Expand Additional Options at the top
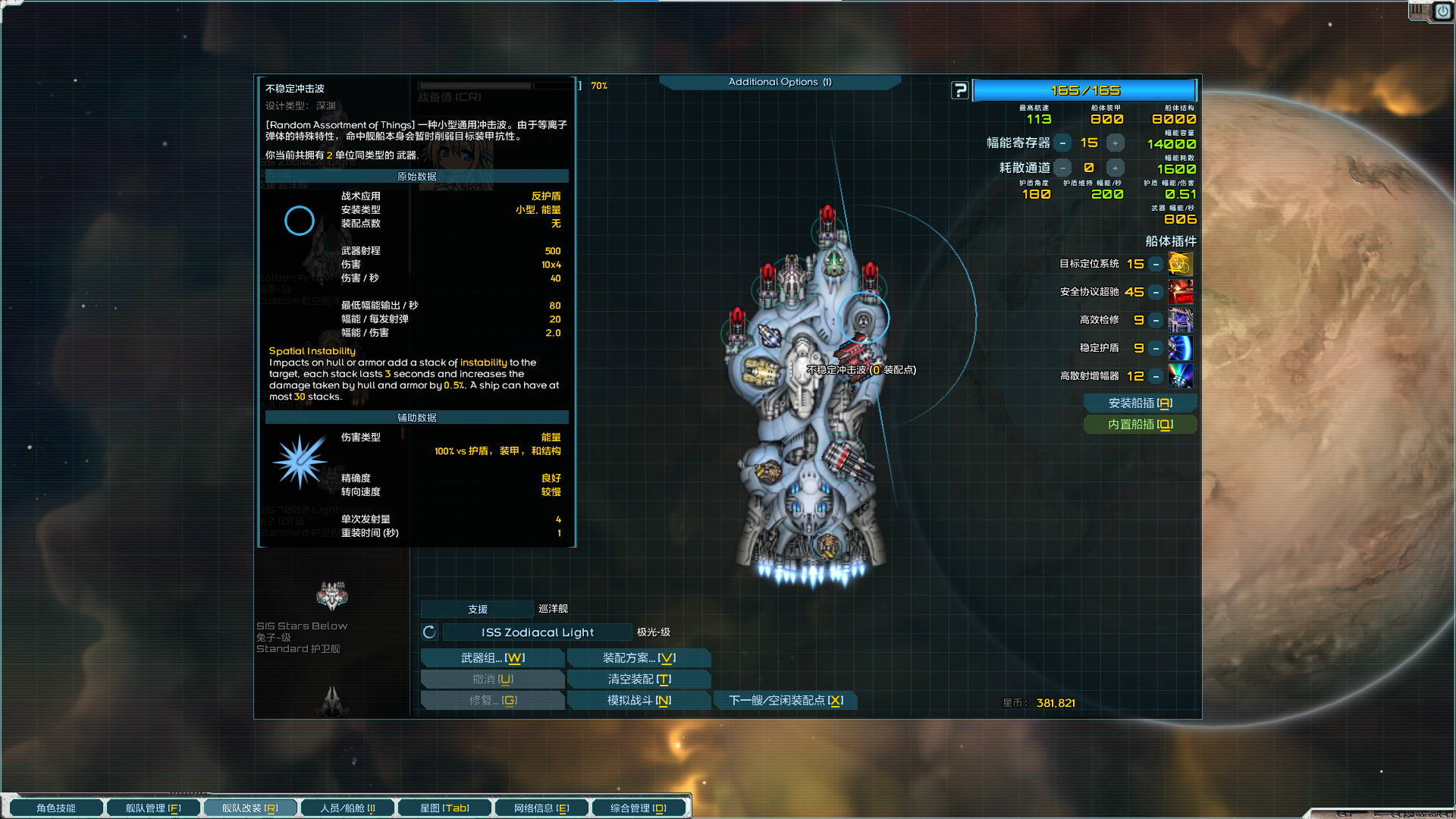1456x819 pixels. point(780,82)
